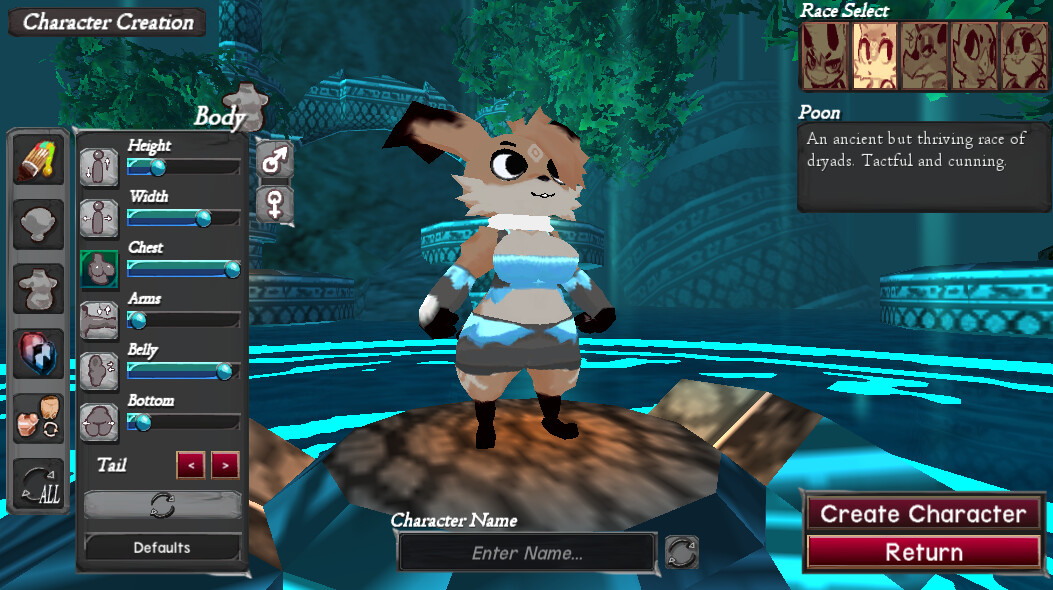Open the red and blue shield category
The height and width of the screenshot is (590, 1053).
pyautogui.click(x=38, y=353)
